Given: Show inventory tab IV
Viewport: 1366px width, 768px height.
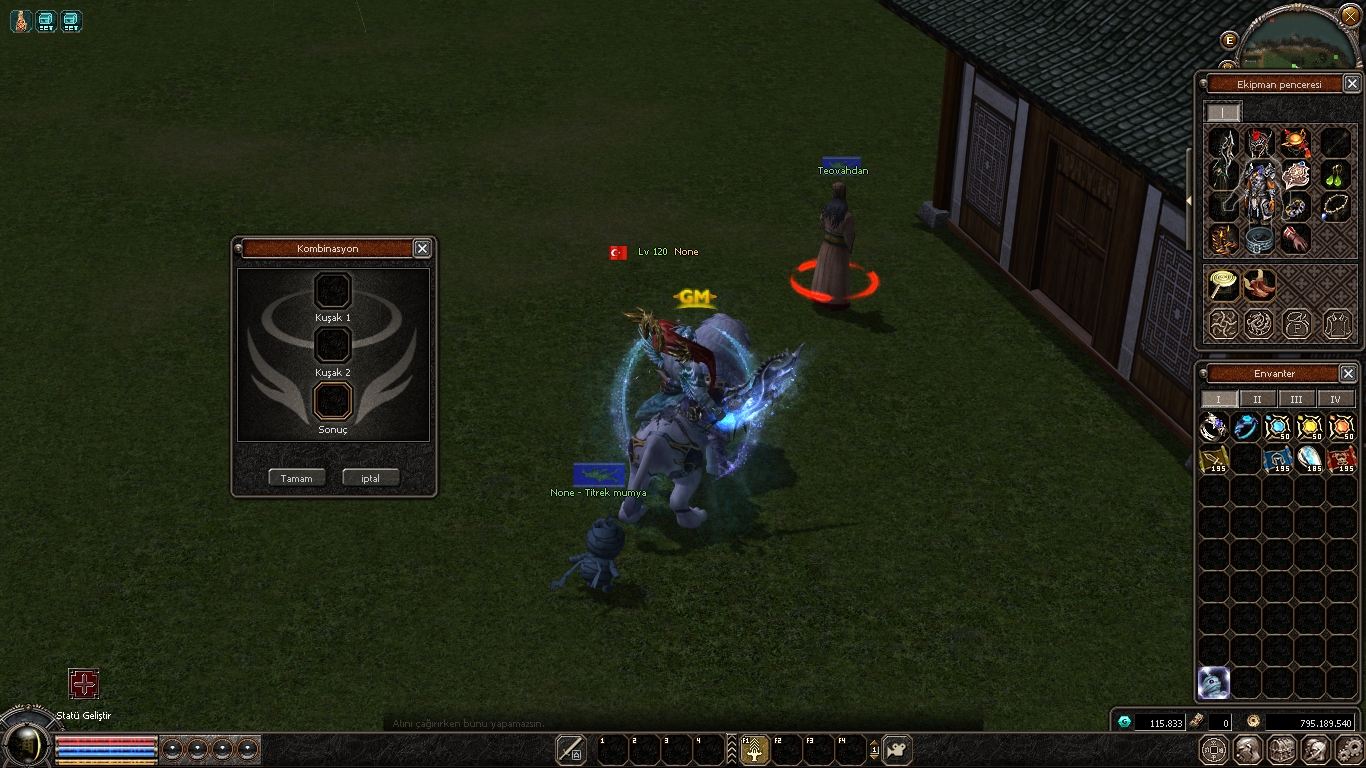Looking at the screenshot, I should (x=1335, y=399).
